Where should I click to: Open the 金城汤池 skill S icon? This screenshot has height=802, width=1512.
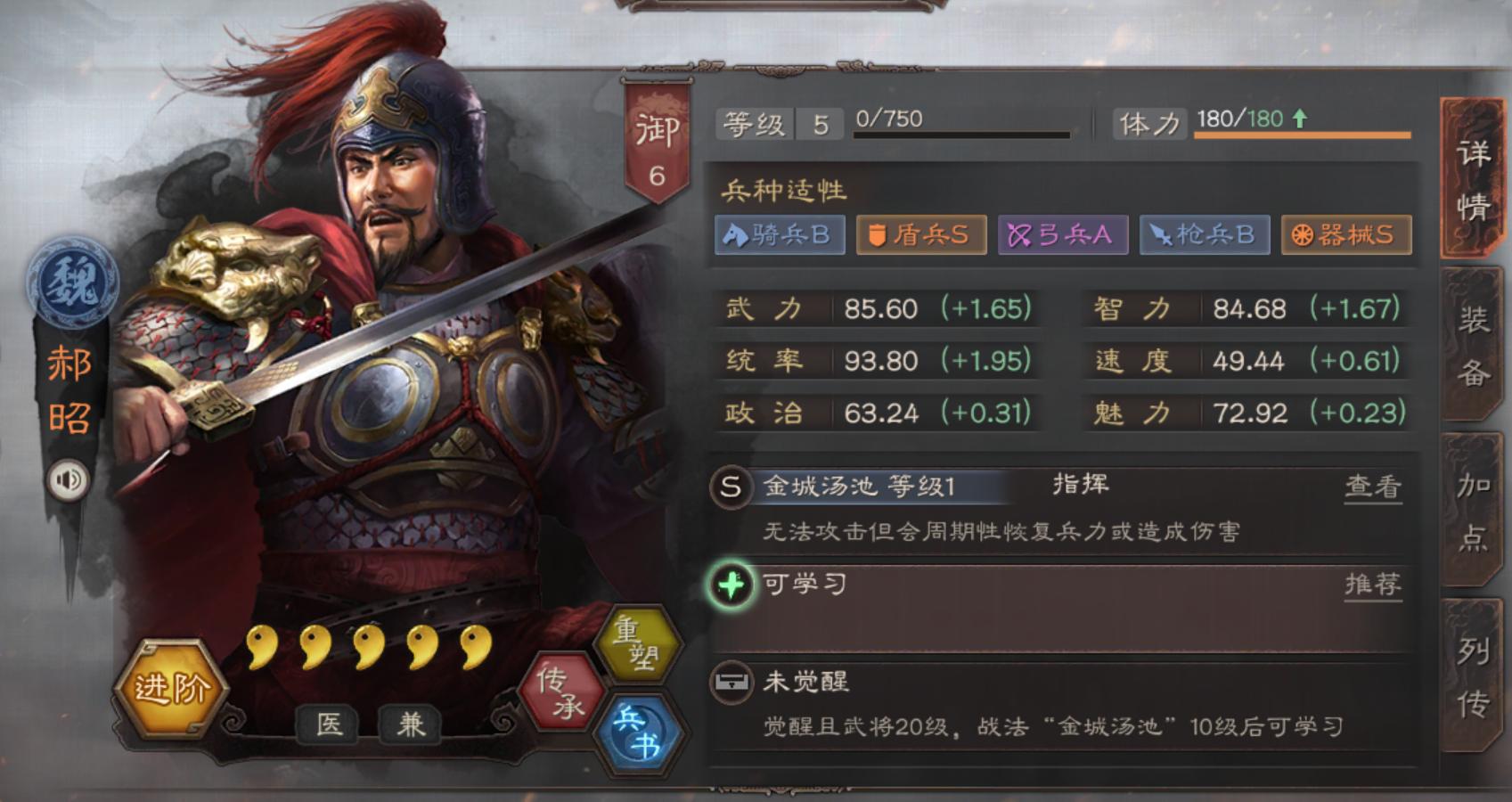click(731, 487)
